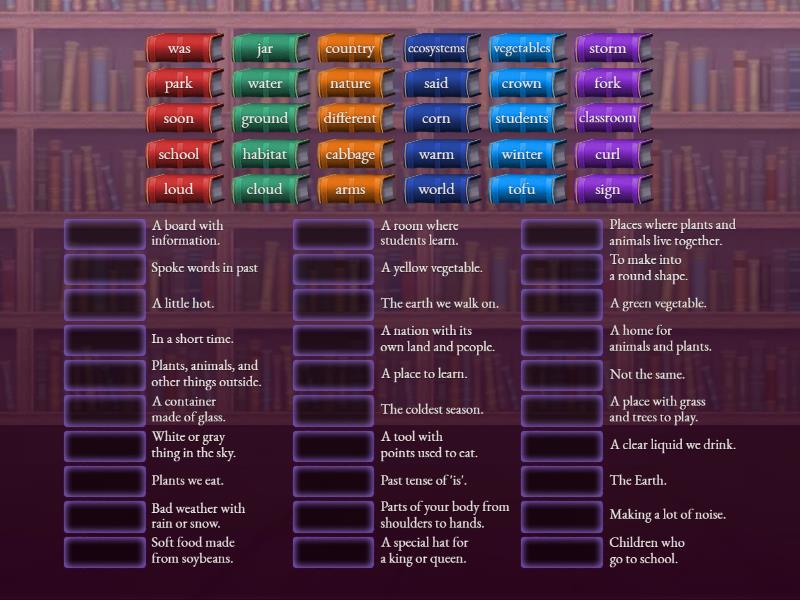Select the 'corn' word tile
Screen dimensions: 800x600
pos(436,118)
